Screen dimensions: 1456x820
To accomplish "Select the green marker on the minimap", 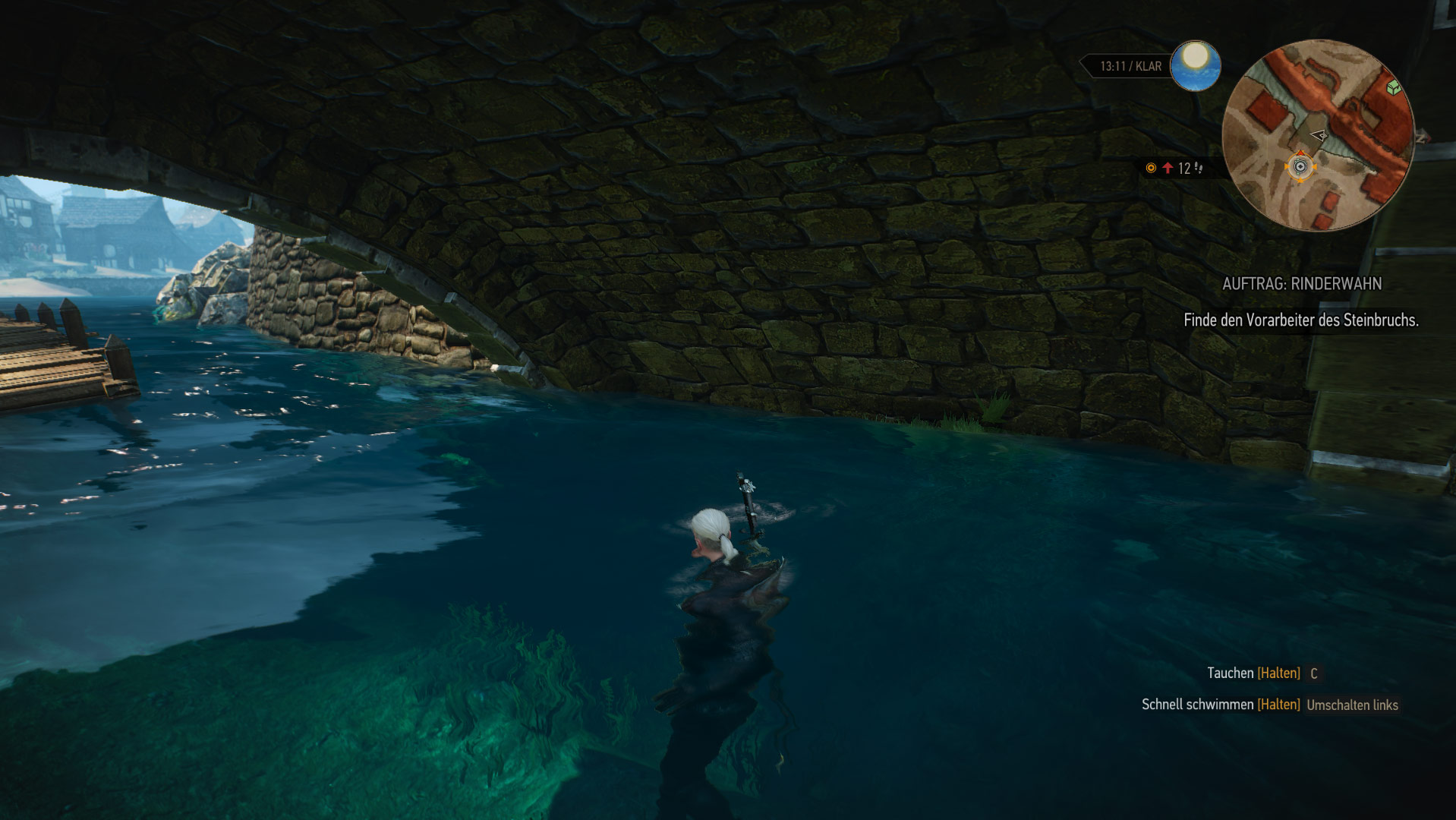I will pyautogui.click(x=1393, y=88).
